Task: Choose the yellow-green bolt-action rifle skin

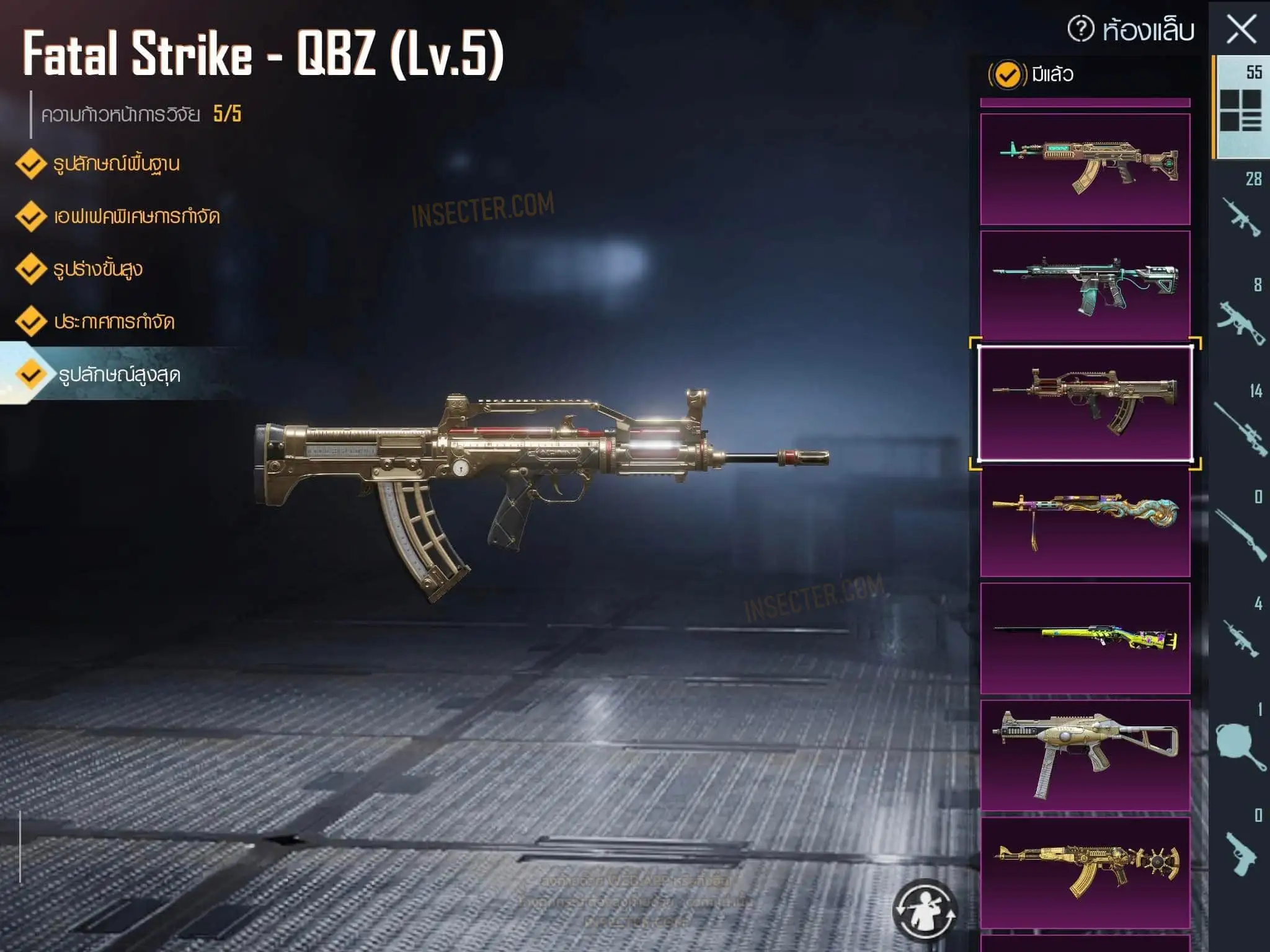Action: tap(1085, 638)
